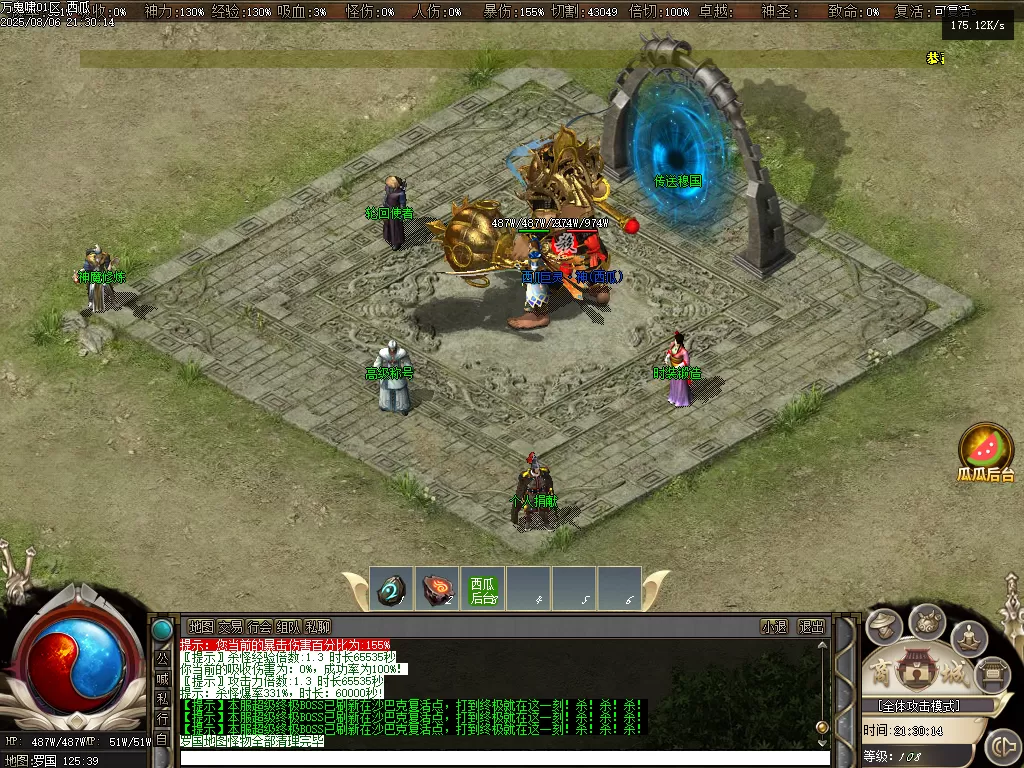Viewport: 1024px width, 768px height.
Task: Open the 地图 (map) button
Action: 201,627
